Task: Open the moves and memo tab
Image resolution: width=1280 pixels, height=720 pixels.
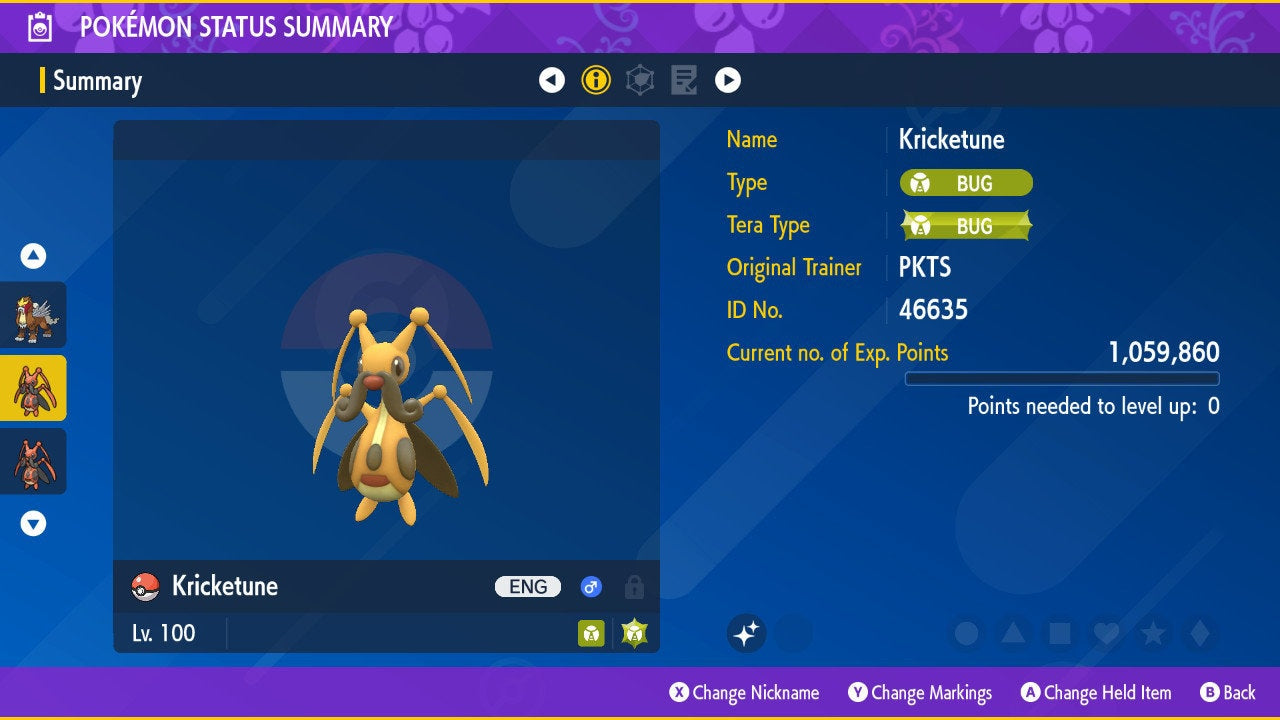Action: pos(684,80)
